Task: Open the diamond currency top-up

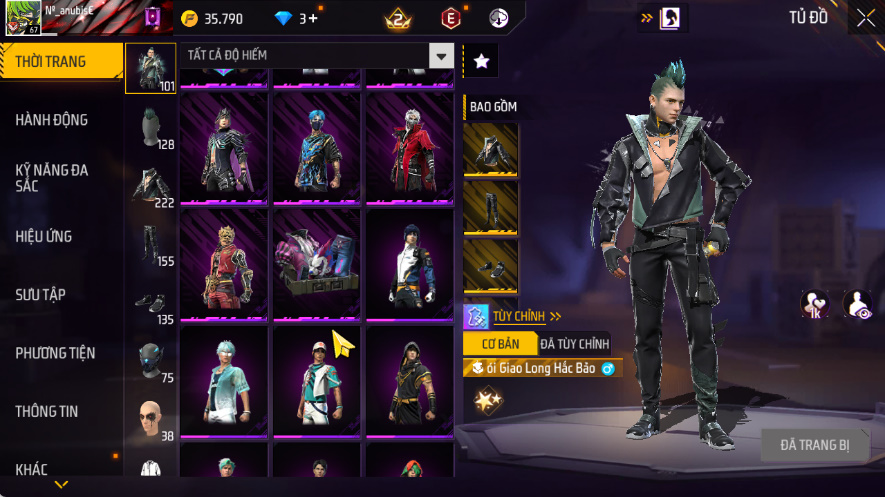Action: tap(296, 18)
